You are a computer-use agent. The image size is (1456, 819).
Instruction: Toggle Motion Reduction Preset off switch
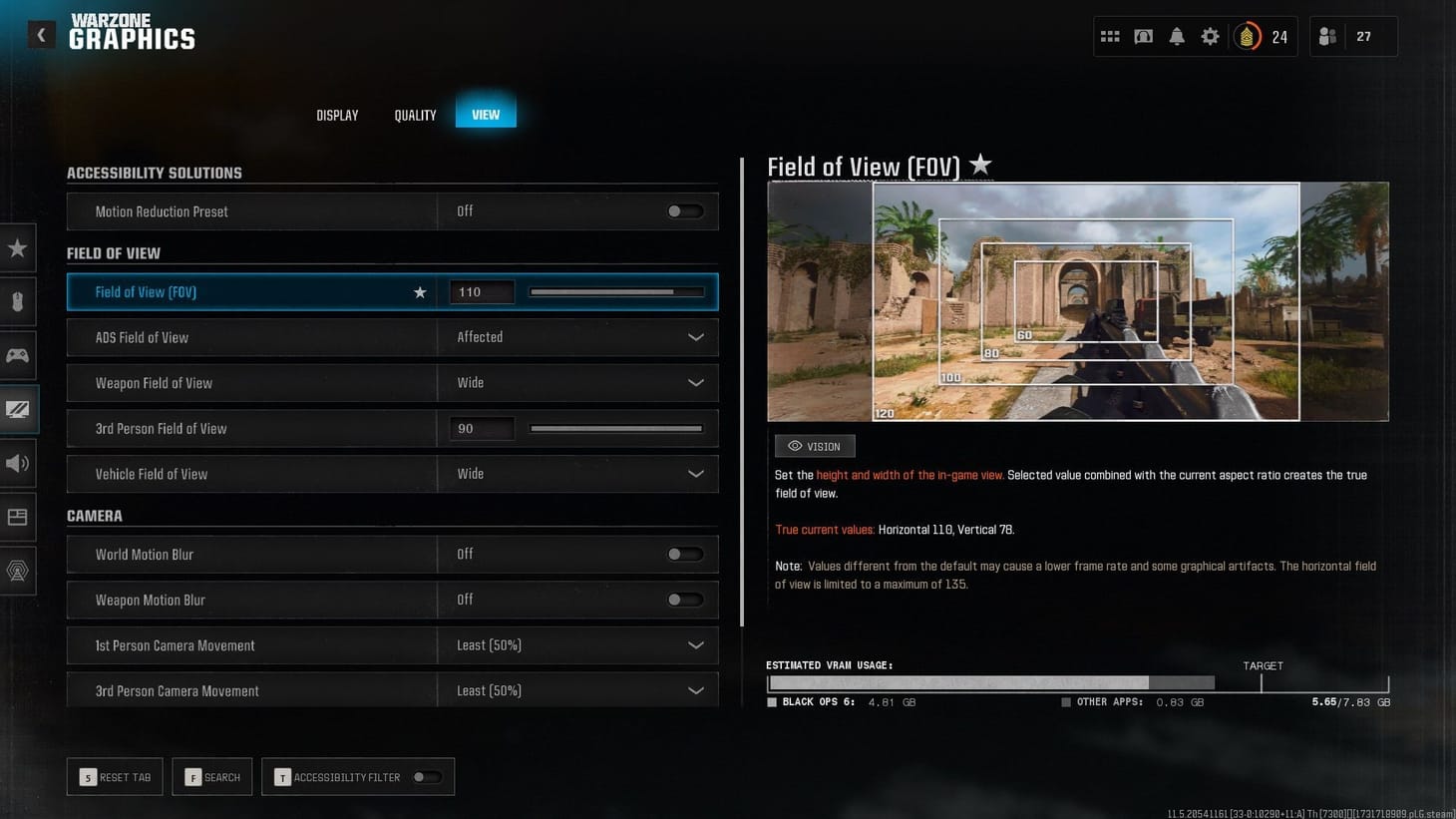[685, 210]
